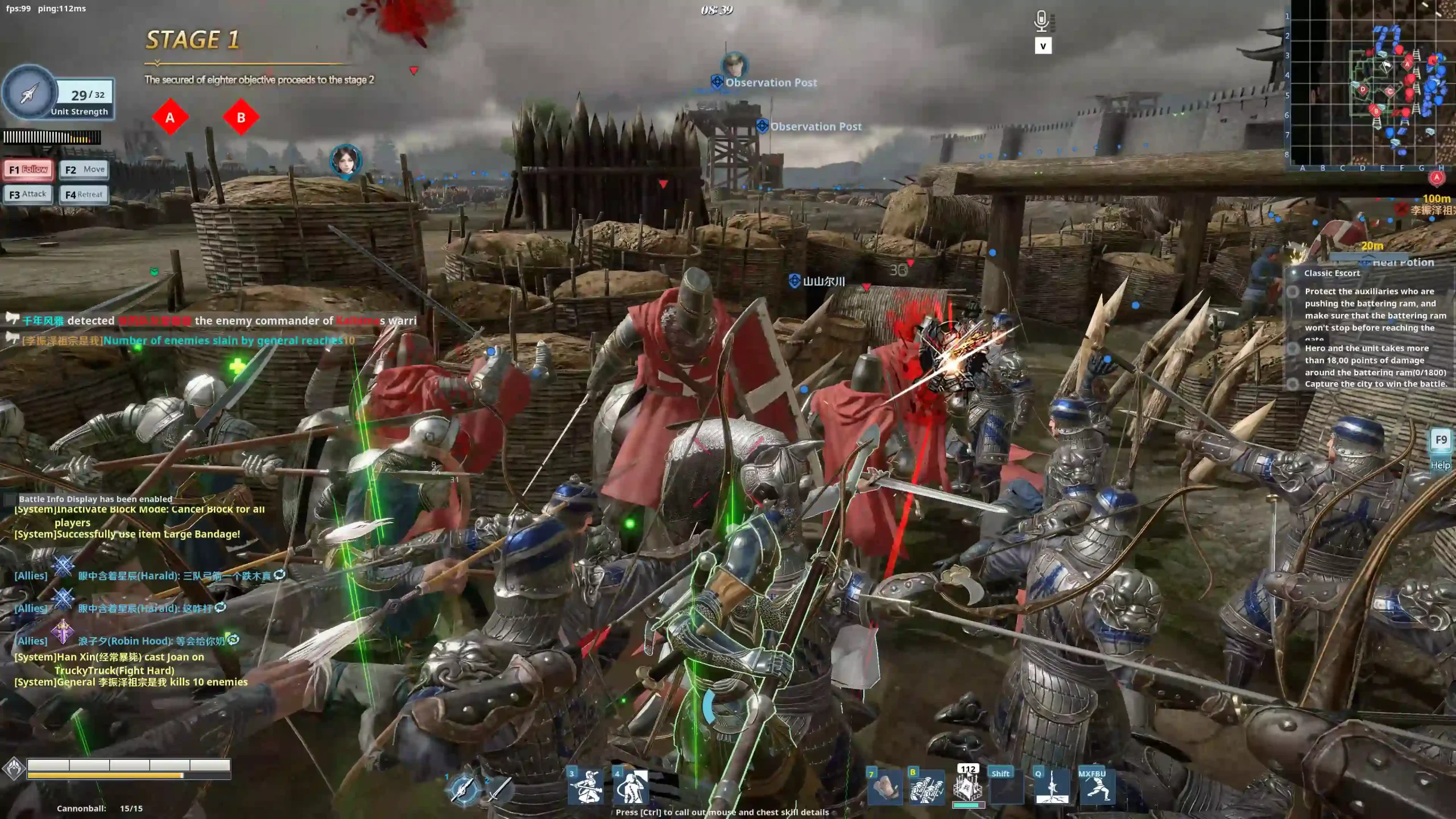Switch to the sword weapon slot

498,788
